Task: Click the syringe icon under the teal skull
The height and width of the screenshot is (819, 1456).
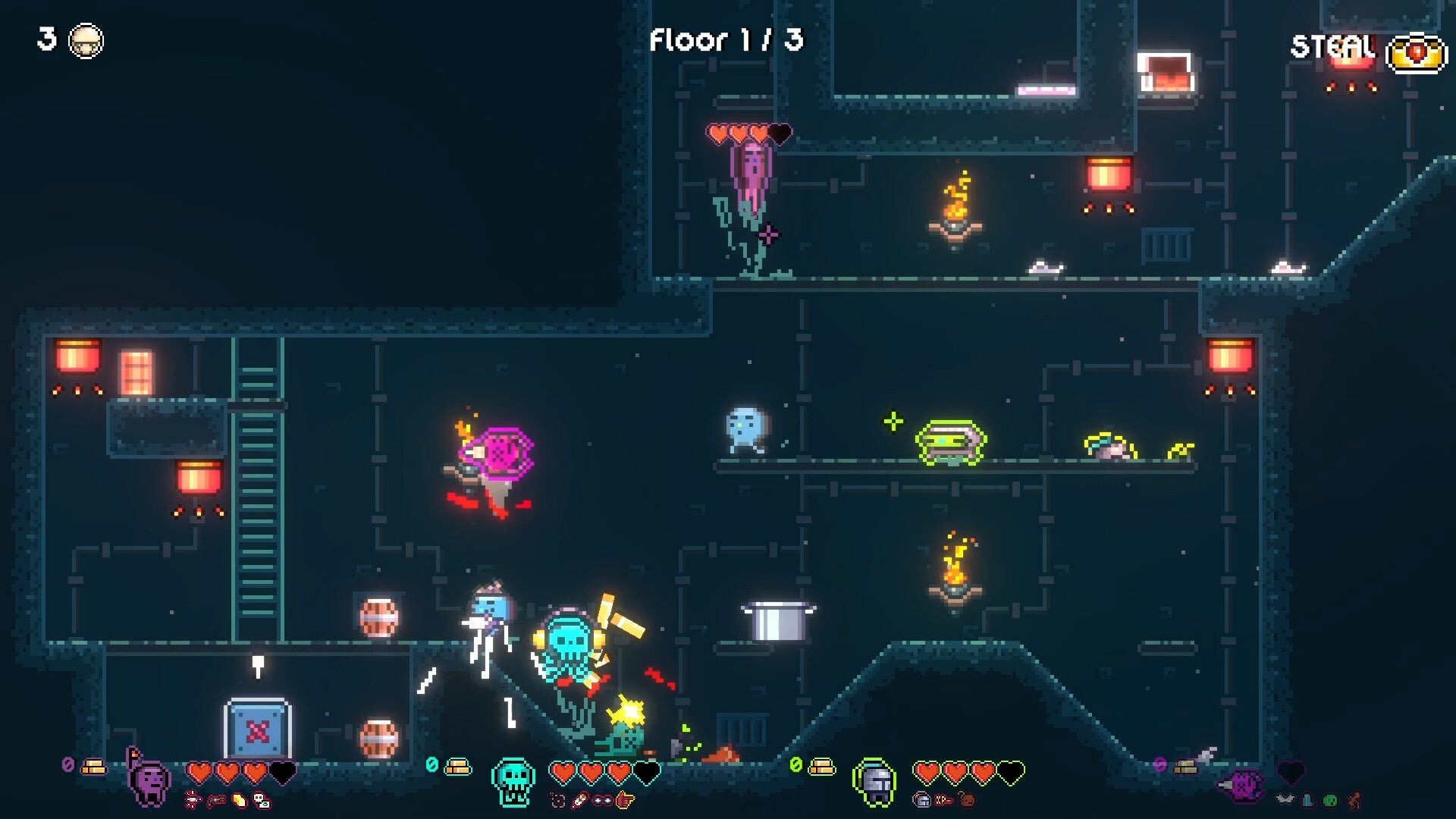Action: pos(581,799)
